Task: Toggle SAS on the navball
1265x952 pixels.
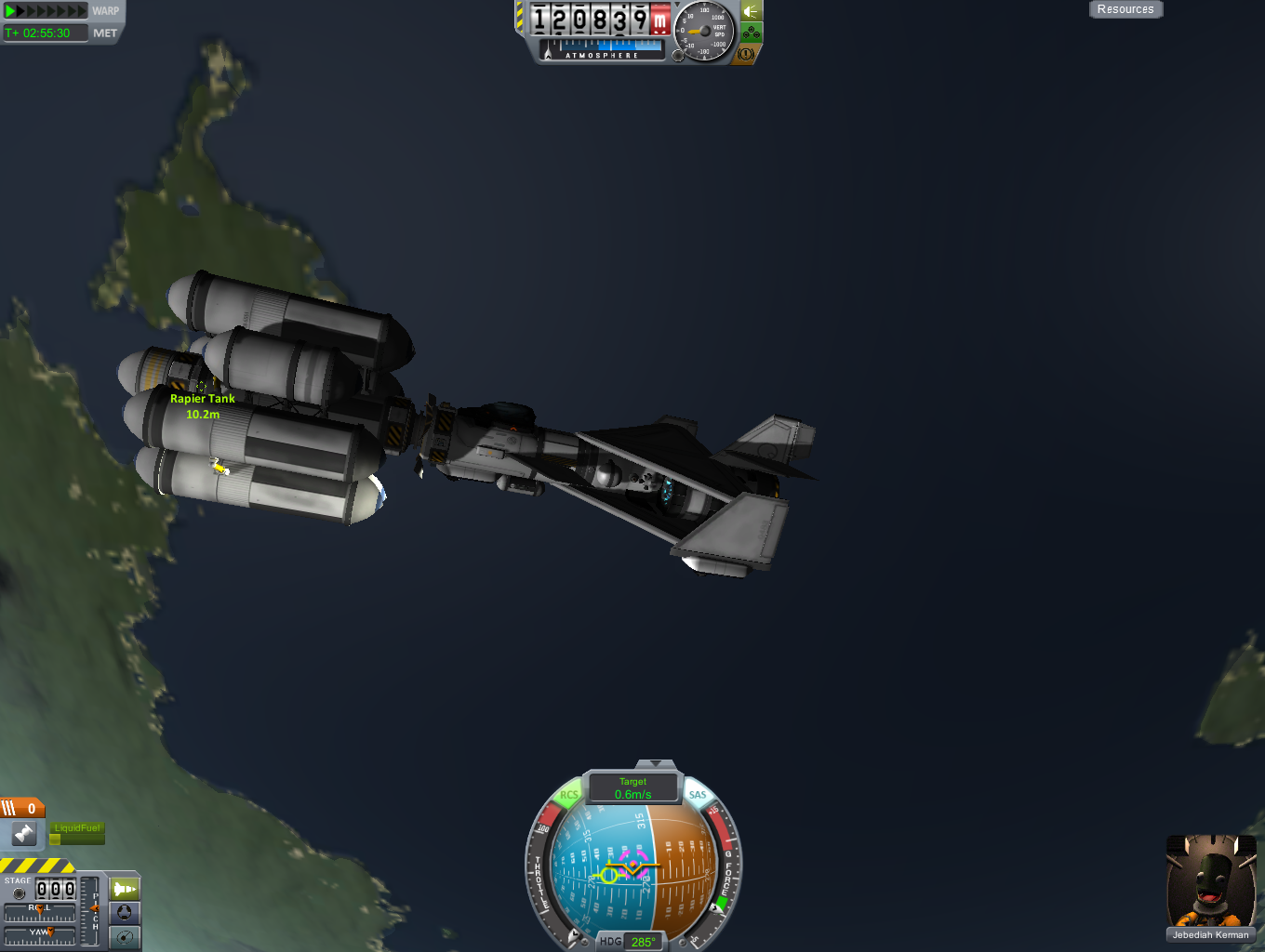Action: [x=698, y=795]
